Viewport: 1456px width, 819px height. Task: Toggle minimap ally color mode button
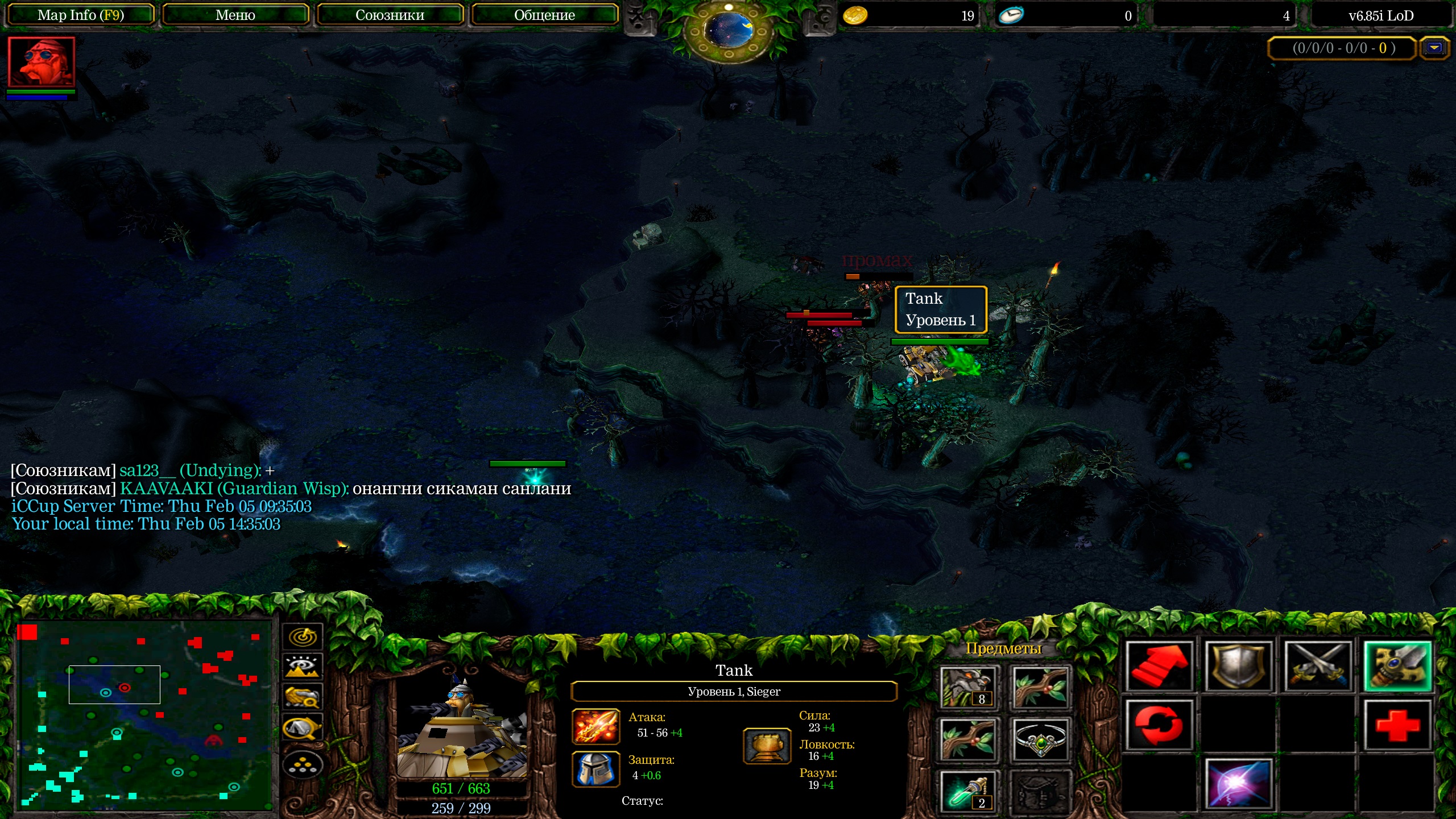point(303,697)
